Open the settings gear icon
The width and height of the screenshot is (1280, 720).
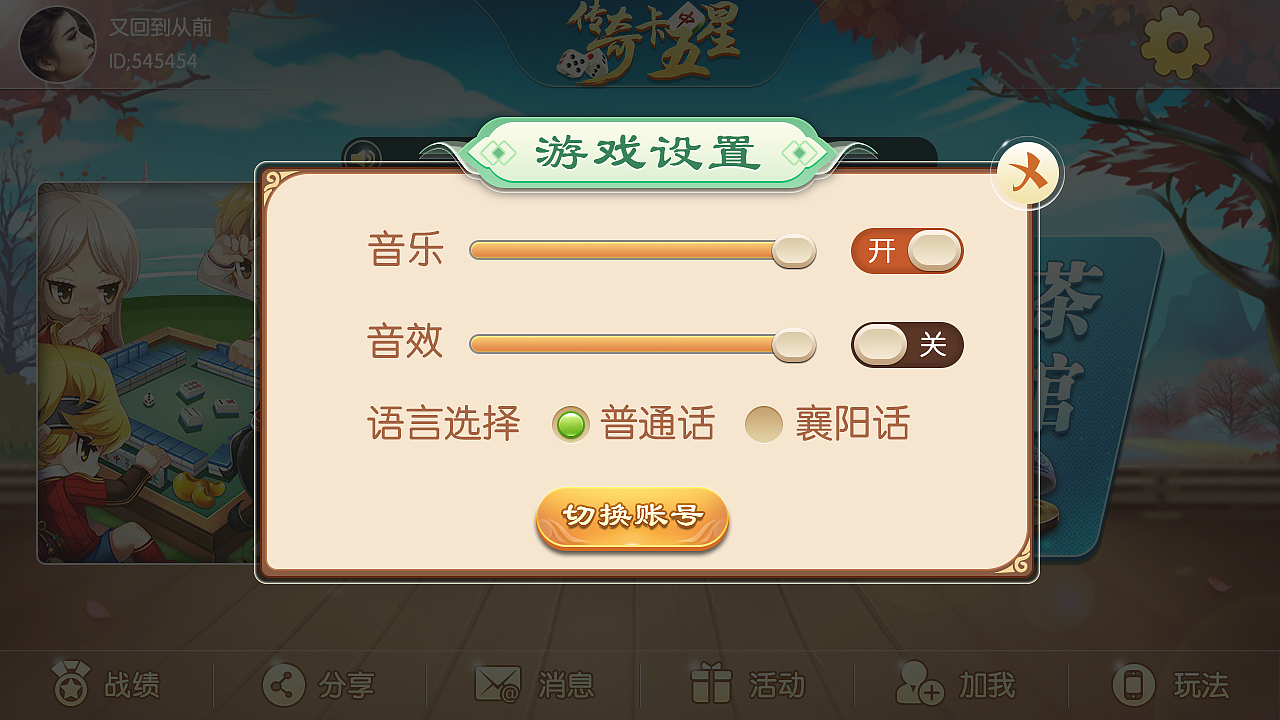pyautogui.click(x=1176, y=44)
